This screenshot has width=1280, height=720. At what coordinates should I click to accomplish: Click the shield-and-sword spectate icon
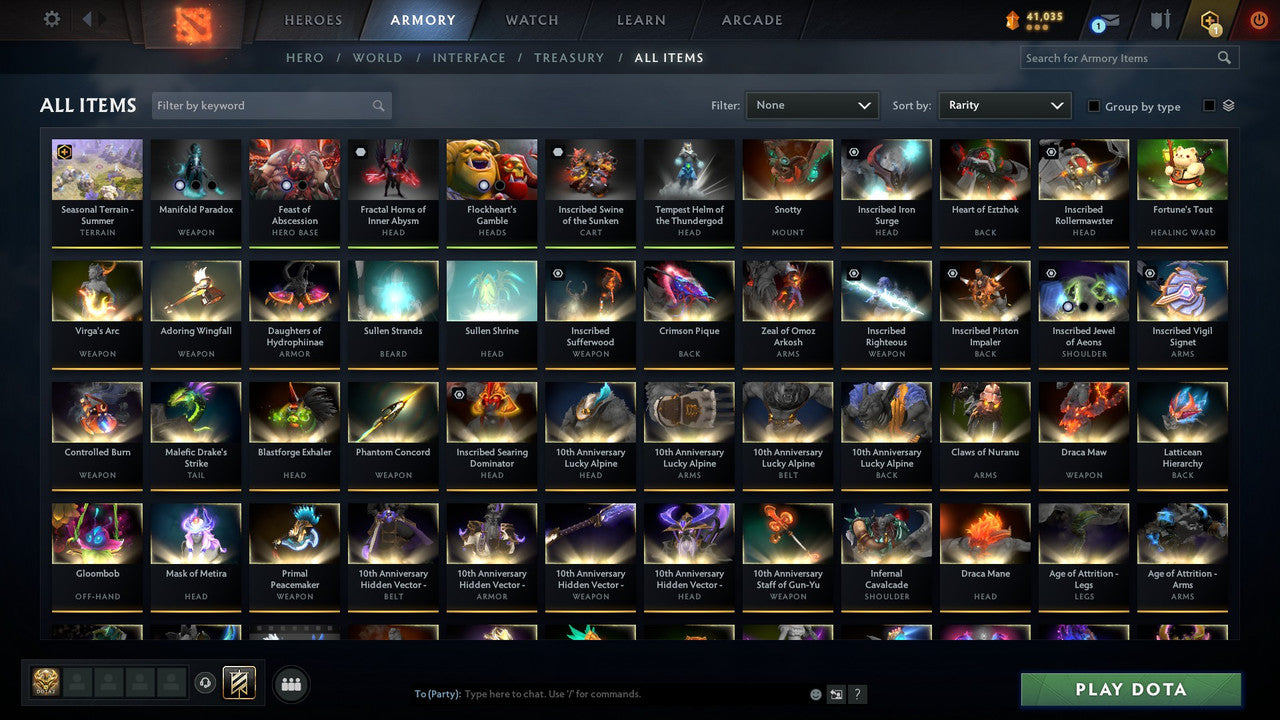pos(1160,18)
